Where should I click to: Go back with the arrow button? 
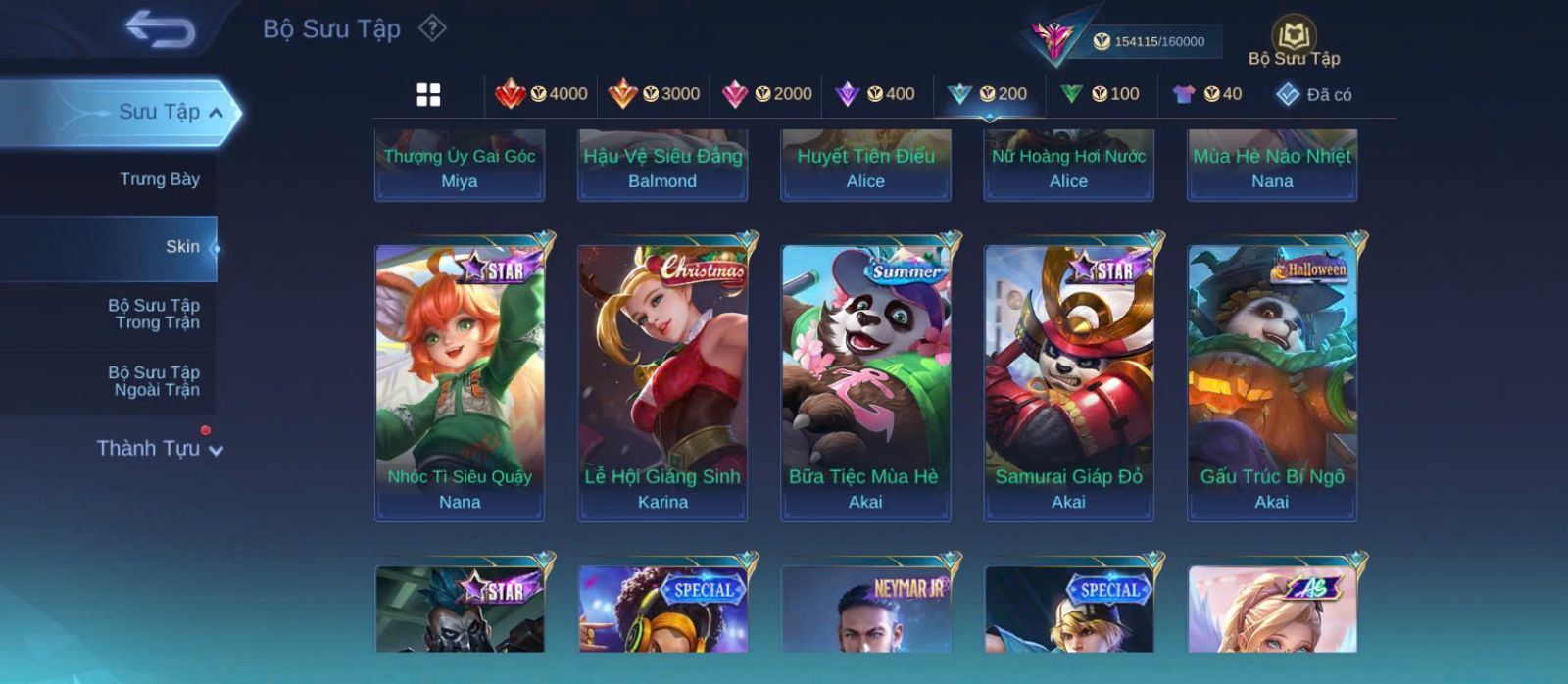160,29
